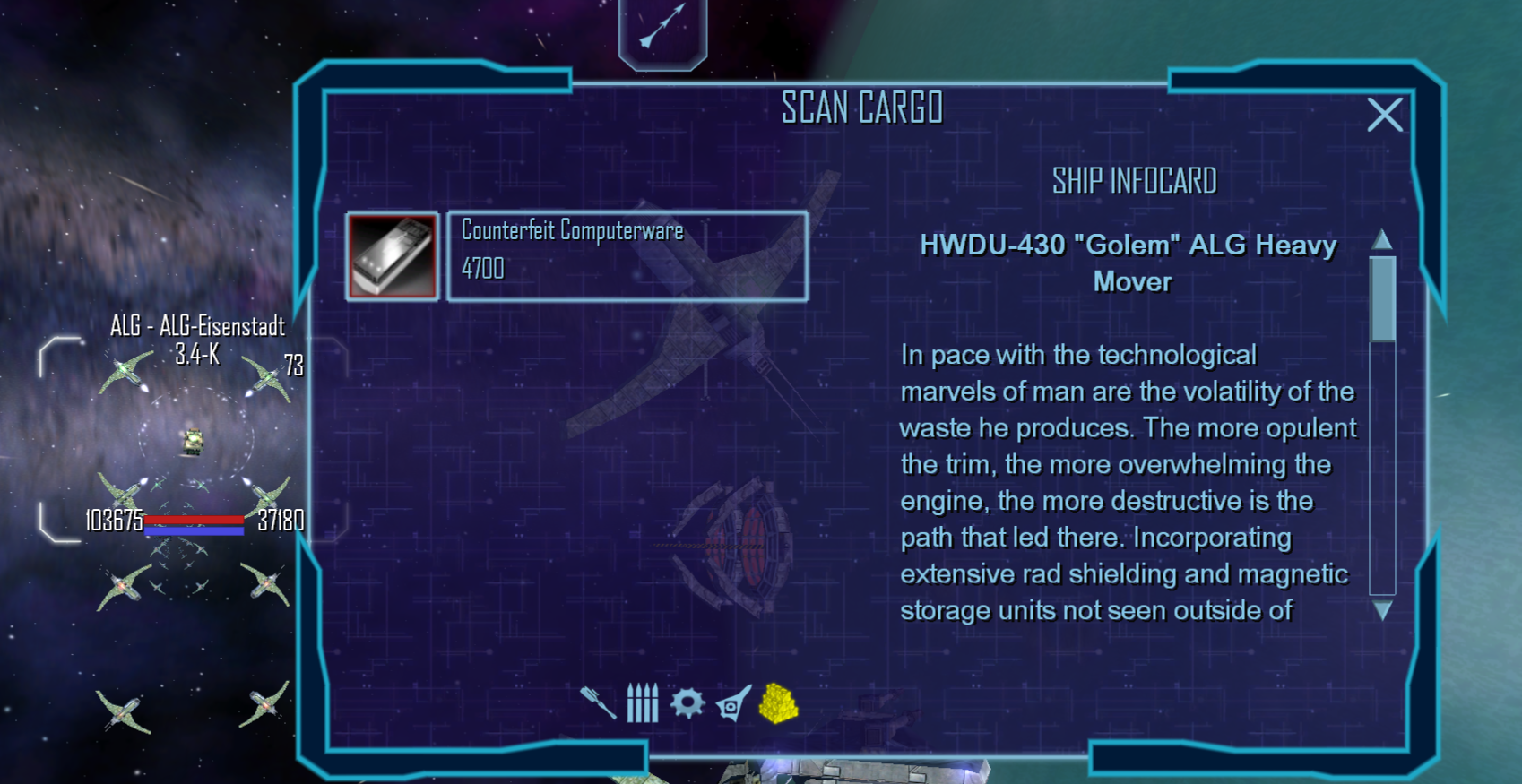Click the Counterfeit Computerware item thumbnail
Screen dimensions: 1522x784
pyautogui.click(x=393, y=256)
